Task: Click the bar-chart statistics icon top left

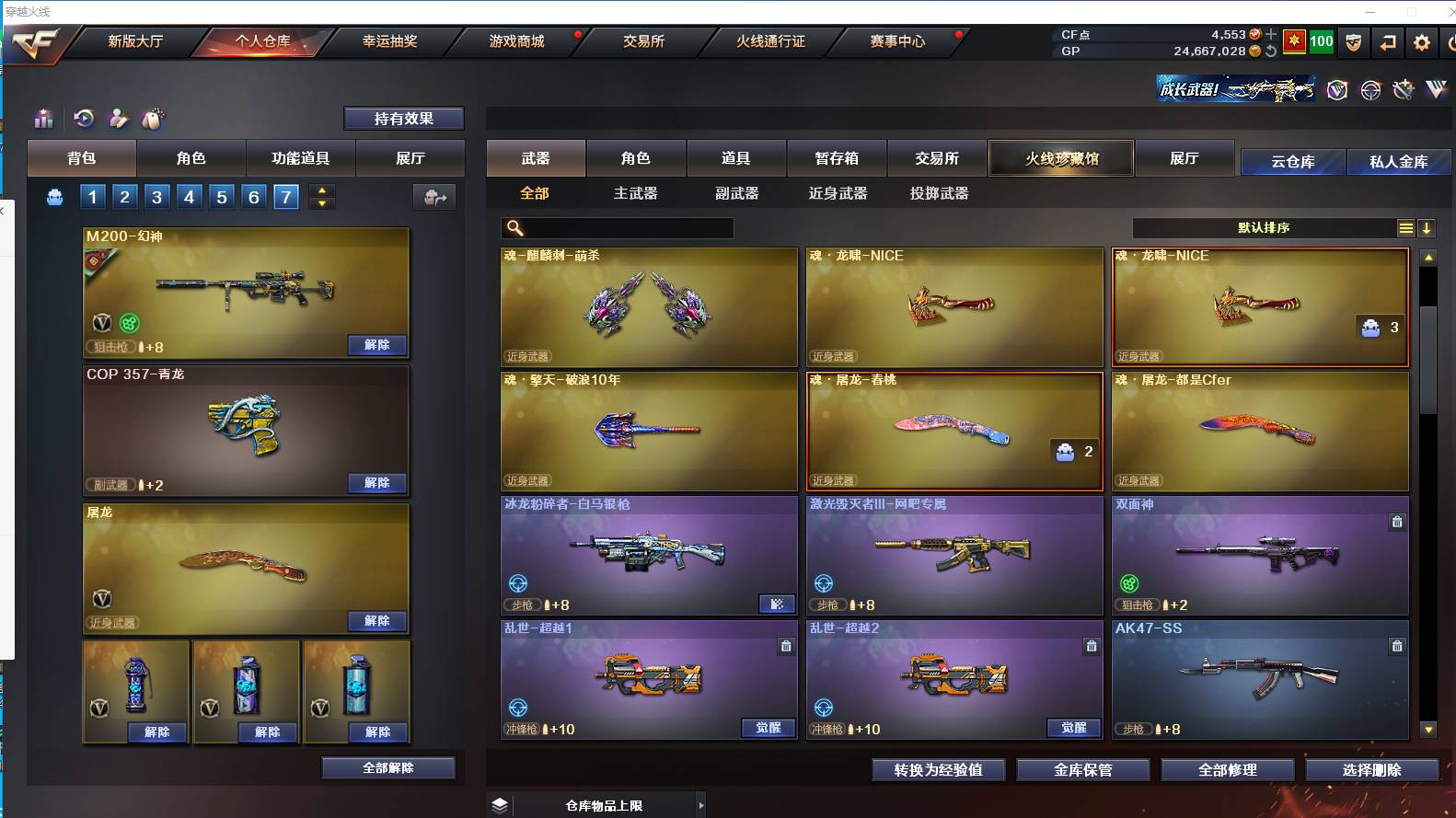Action: [x=43, y=119]
